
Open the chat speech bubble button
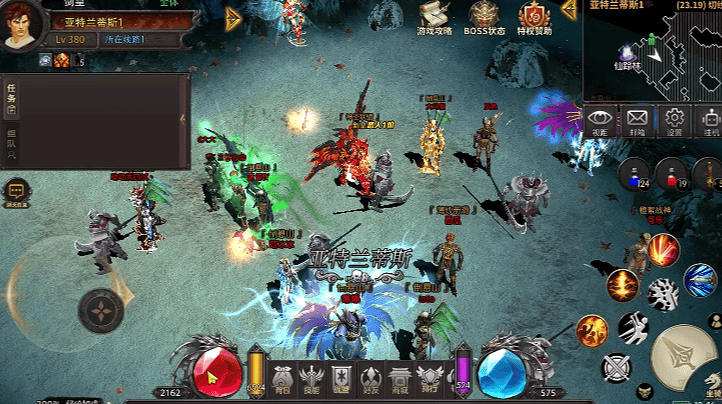[17, 190]
